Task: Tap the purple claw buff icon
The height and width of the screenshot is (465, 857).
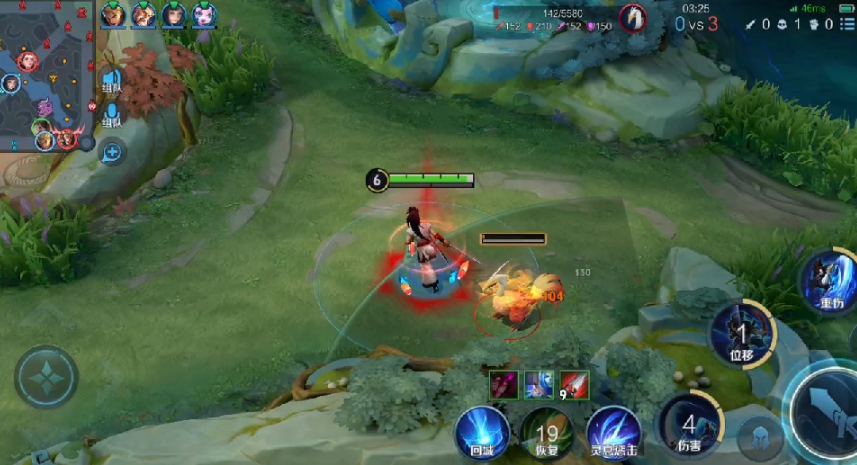Action: [504, 384]
